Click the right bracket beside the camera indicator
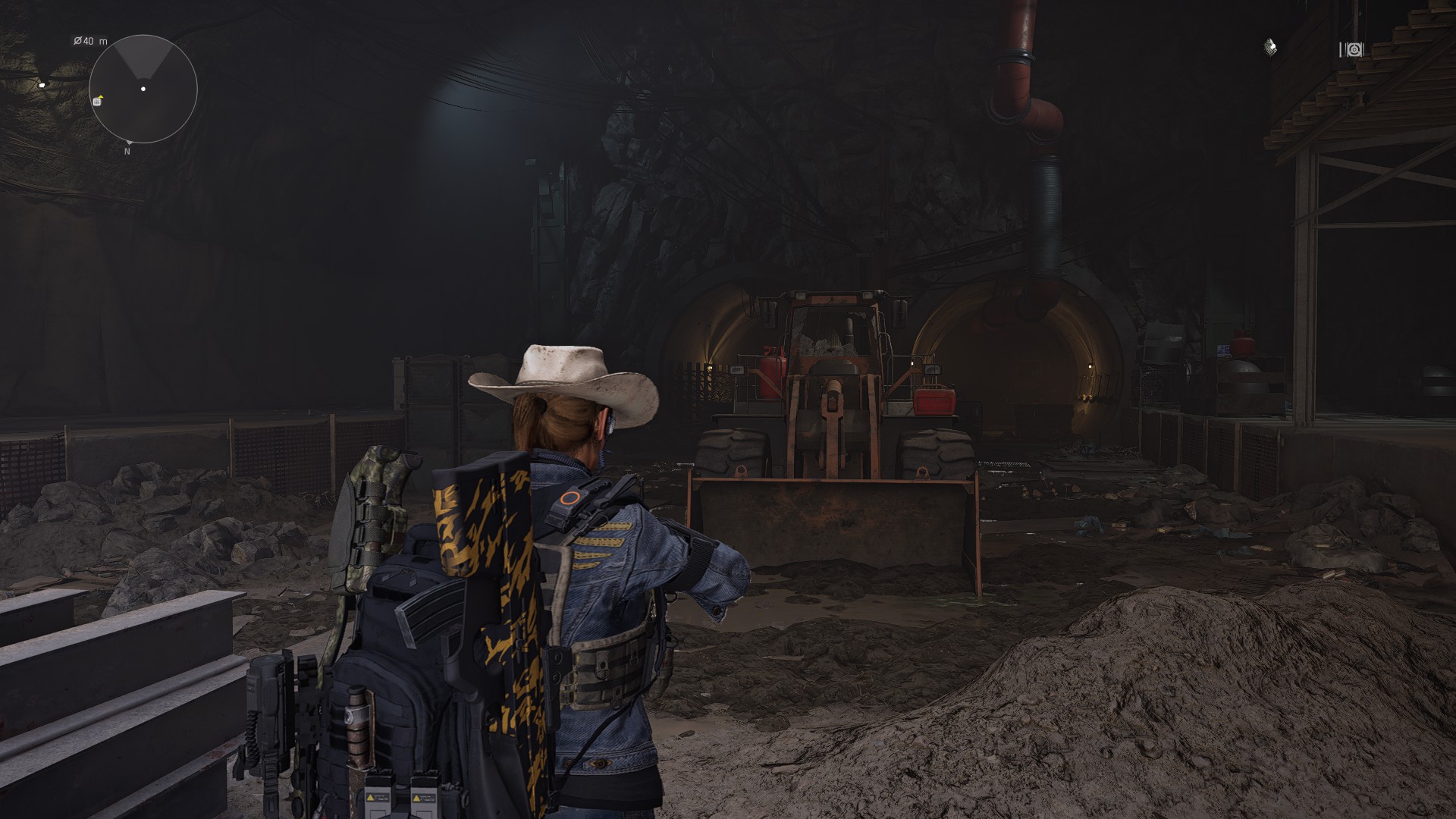The image size is (1456, 819). [x=1363, y=49]
